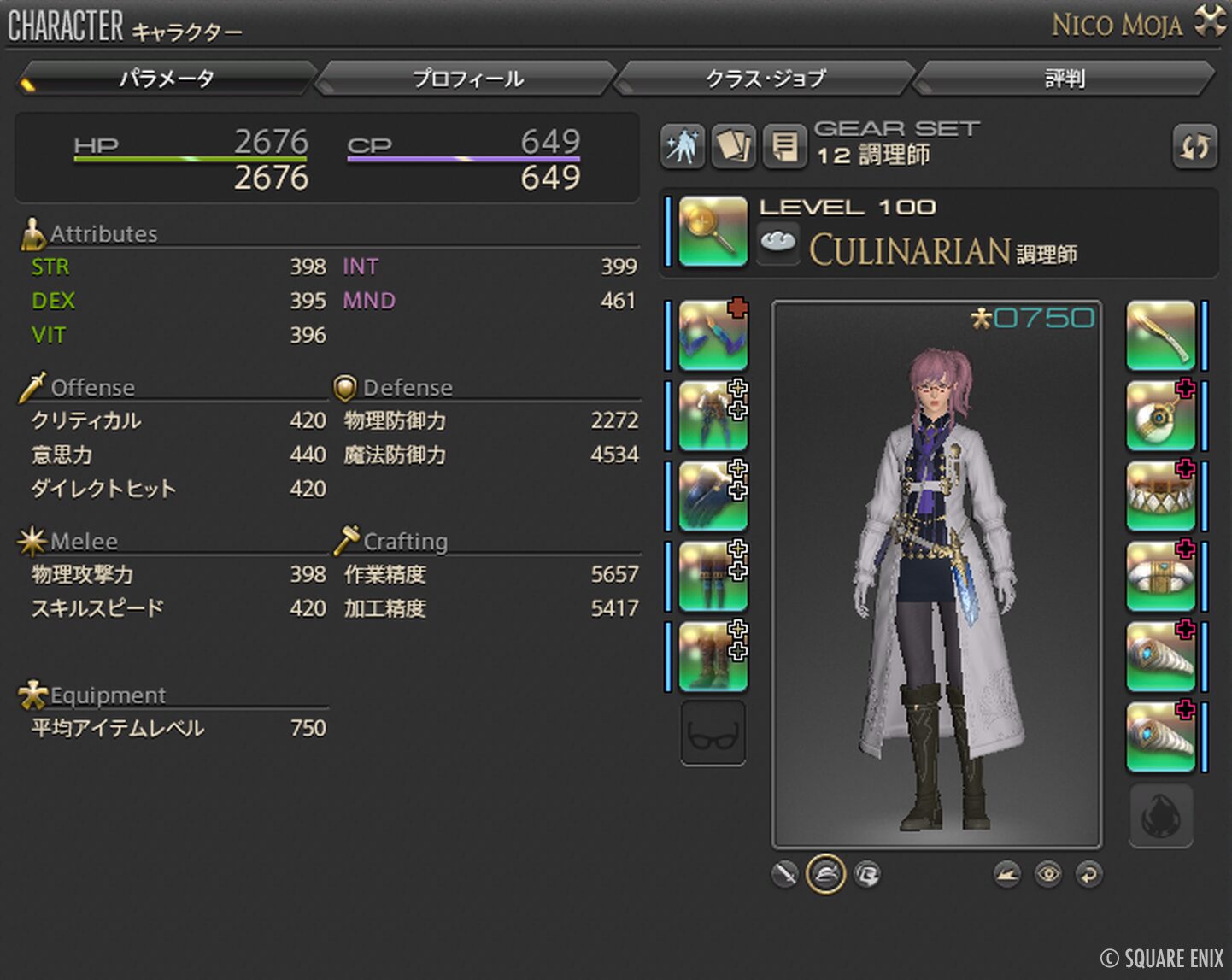Select the equipped earring slot
Image resolution: width=1232 pixels, height=980 pixels.
coord(1160,416)
